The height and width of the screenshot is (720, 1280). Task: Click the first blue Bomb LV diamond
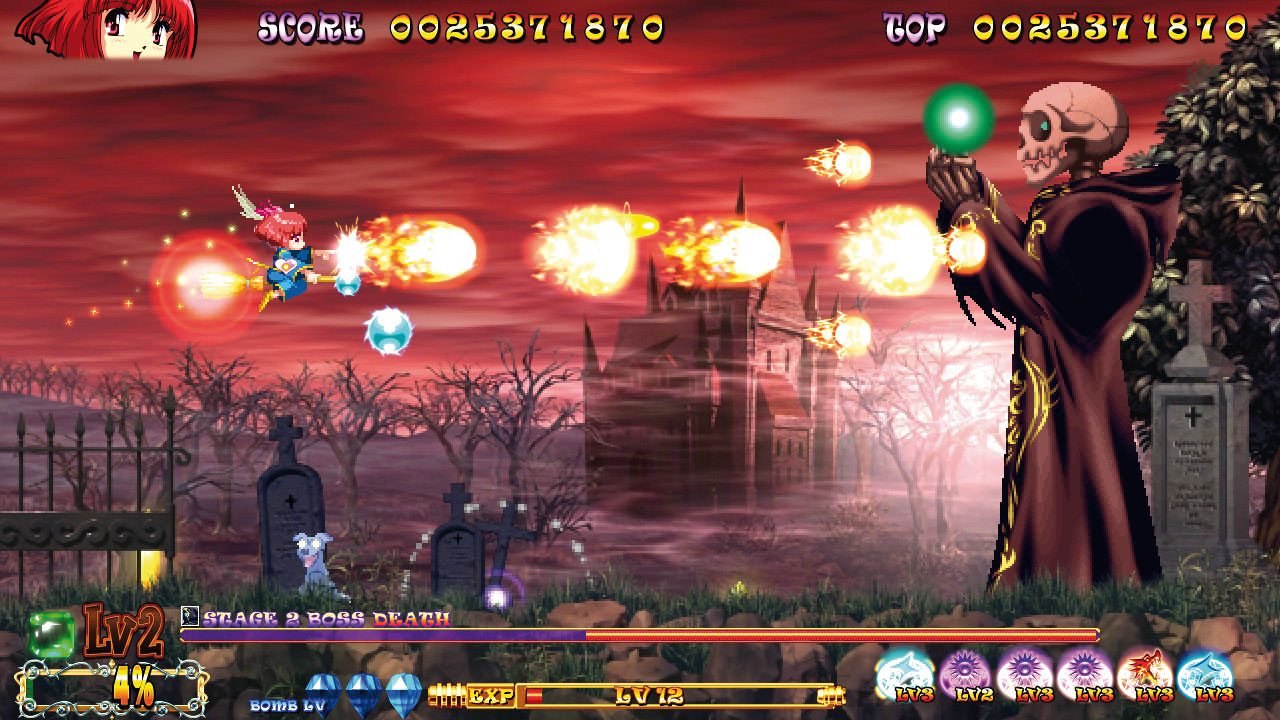click(321, 690)
